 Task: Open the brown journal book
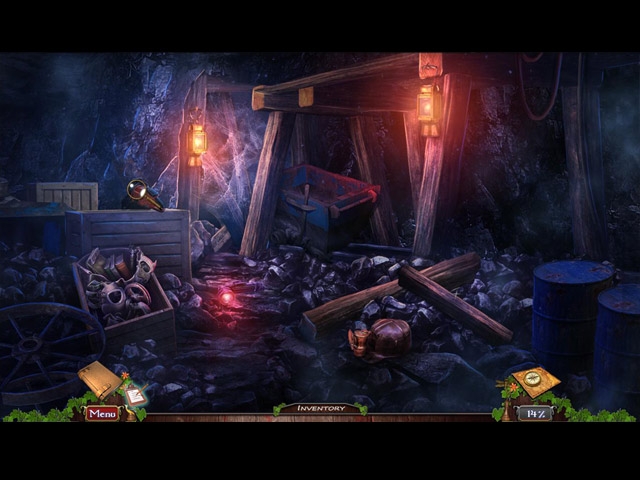(x=99, y=379)
